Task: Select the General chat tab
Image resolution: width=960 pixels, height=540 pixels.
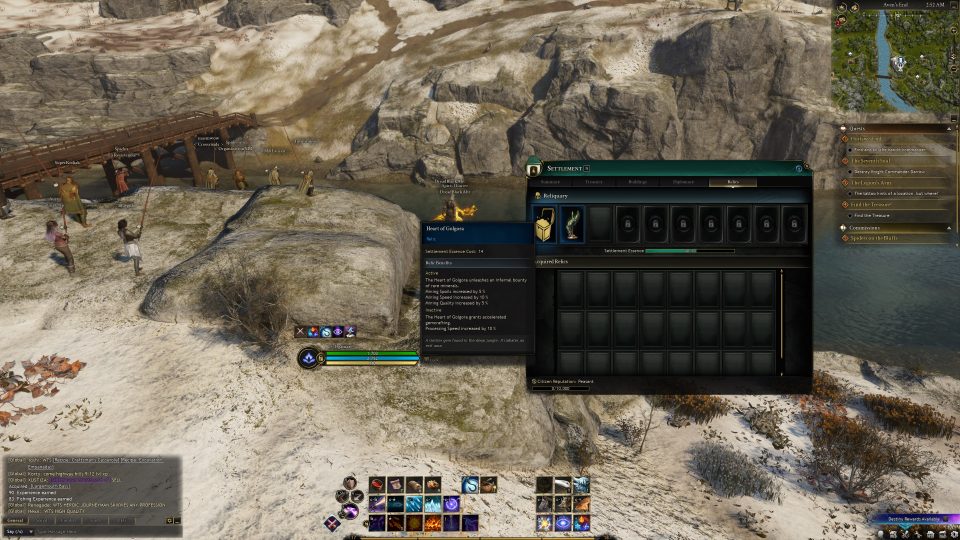Action: coord(15,520)
